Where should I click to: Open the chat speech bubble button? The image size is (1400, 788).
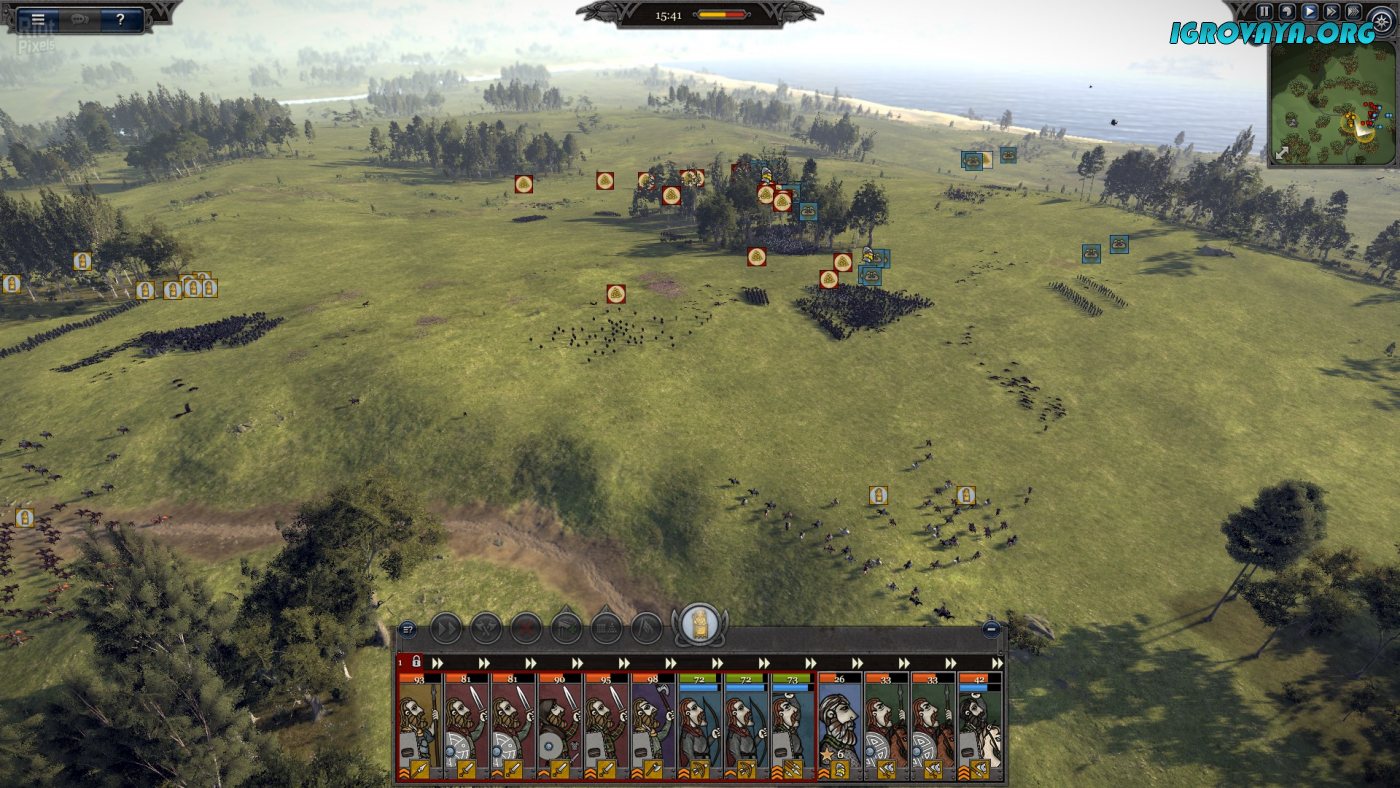tap(80, 19)
